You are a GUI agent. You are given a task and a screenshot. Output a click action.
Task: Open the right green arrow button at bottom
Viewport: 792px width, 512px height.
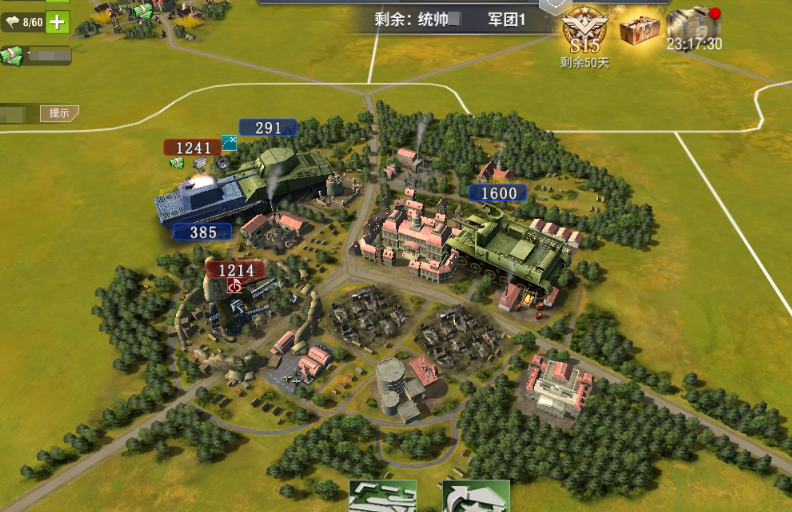476,497
